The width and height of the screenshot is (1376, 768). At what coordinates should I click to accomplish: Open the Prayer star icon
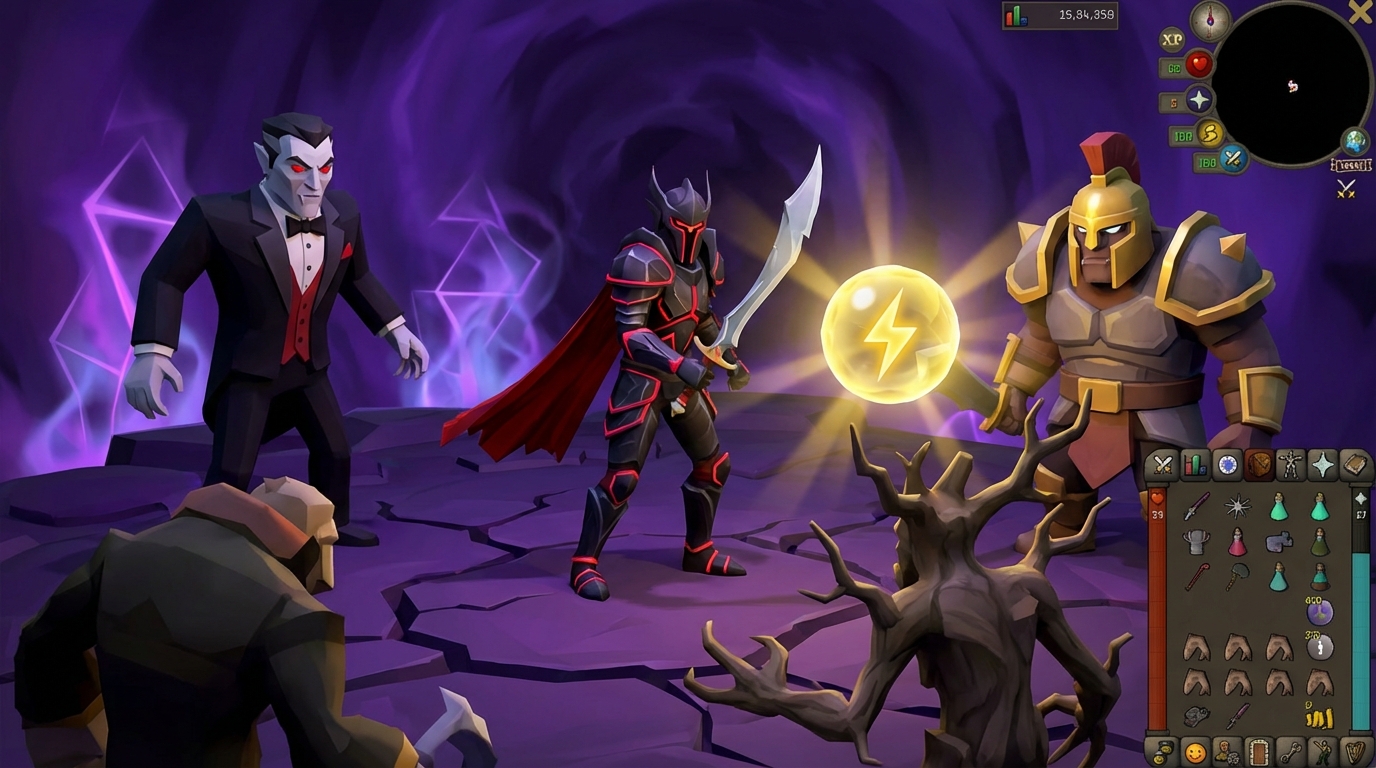[1325, 465]
